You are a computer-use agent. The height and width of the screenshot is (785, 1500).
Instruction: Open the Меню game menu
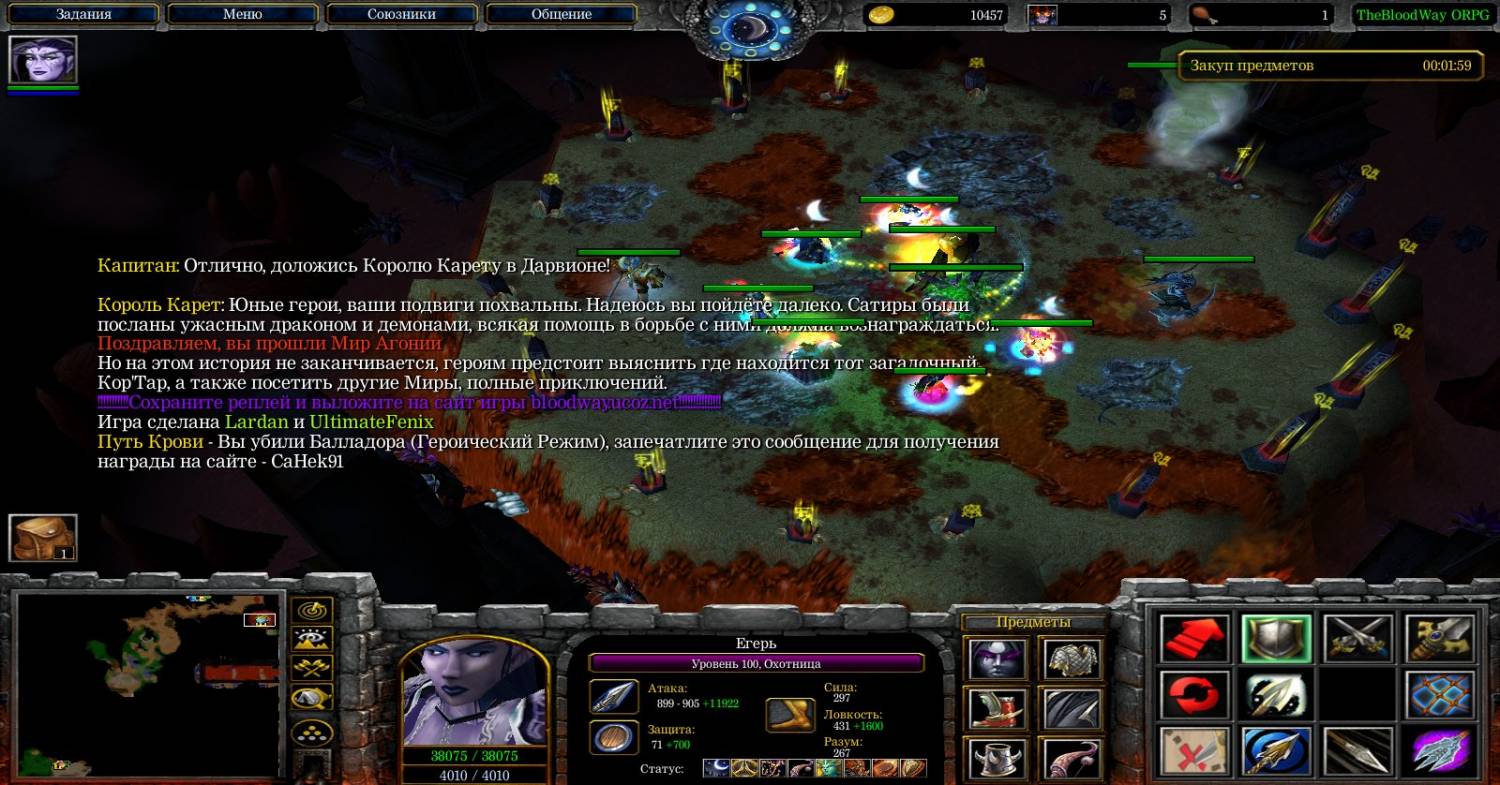(242, 14)
